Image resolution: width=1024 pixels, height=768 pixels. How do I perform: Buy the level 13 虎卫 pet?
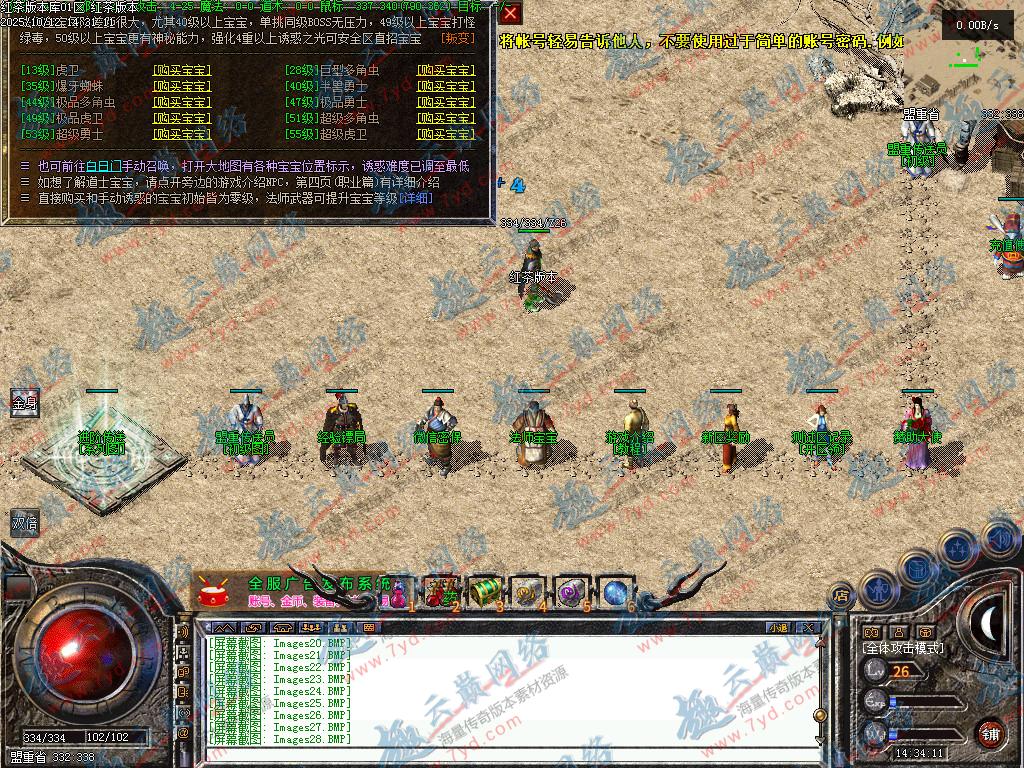181,71
